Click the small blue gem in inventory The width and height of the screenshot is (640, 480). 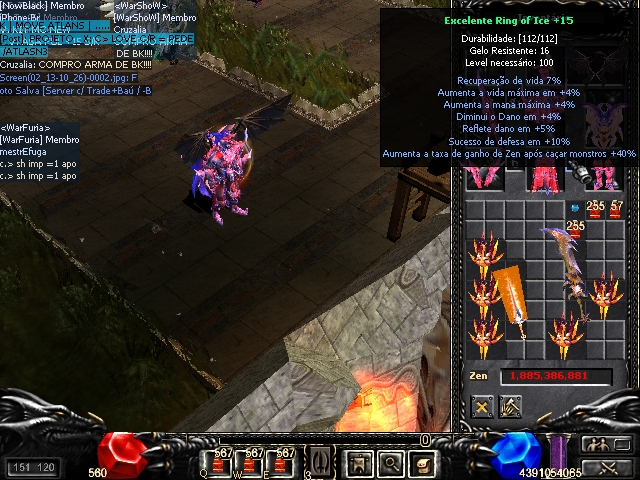[575, 208]
